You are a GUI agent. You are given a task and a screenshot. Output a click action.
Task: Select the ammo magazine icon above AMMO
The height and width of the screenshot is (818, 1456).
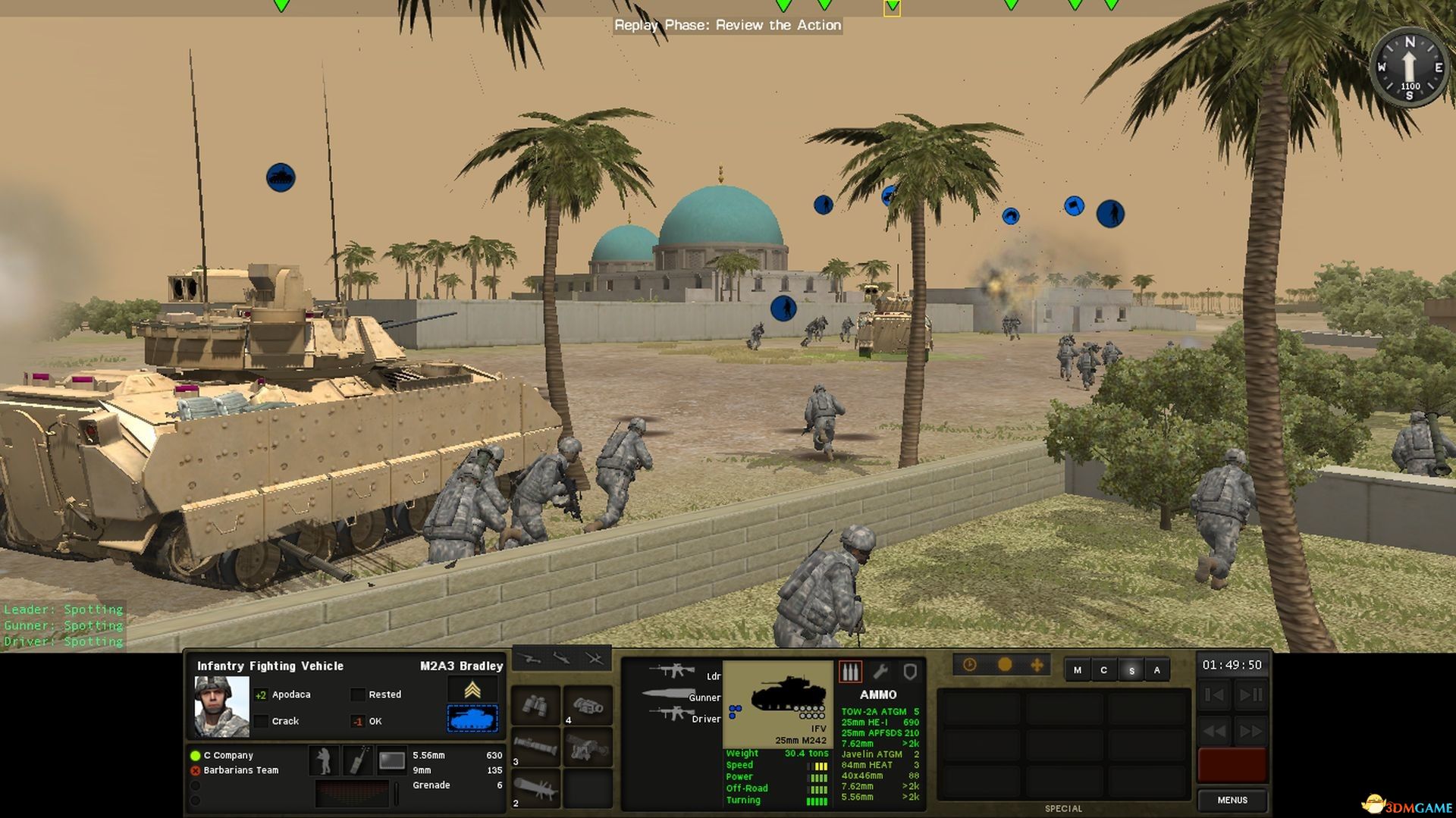(851, 672)
